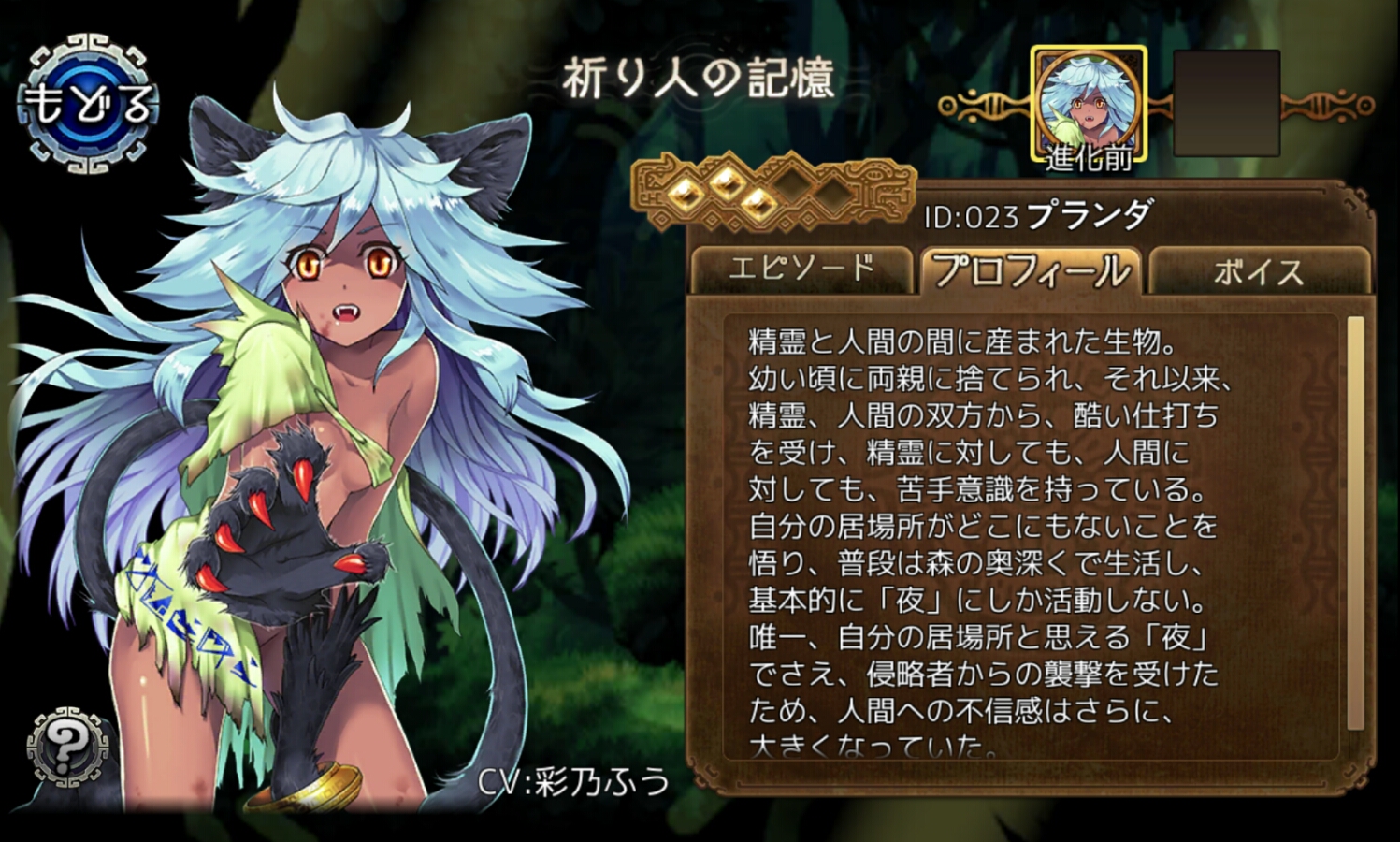The width and height of the screenshot is (1400, 842).
Task: Tap the empty evolution stage slot
Action: point(1225,103)
